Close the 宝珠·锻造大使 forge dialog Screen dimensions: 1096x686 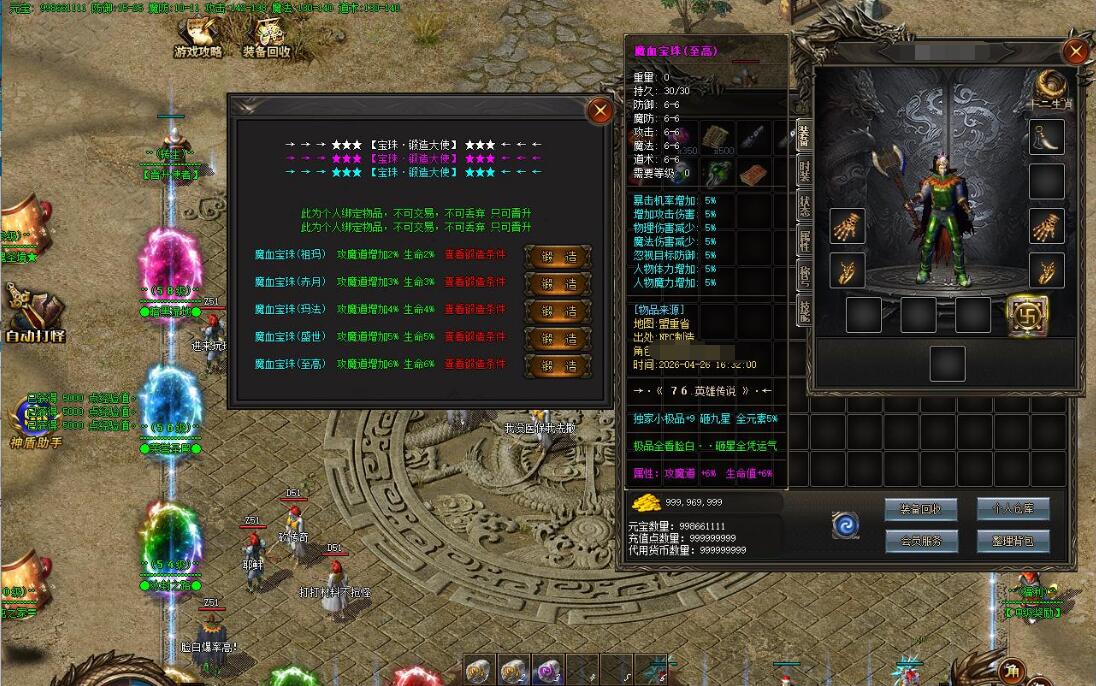pos(600,111)
